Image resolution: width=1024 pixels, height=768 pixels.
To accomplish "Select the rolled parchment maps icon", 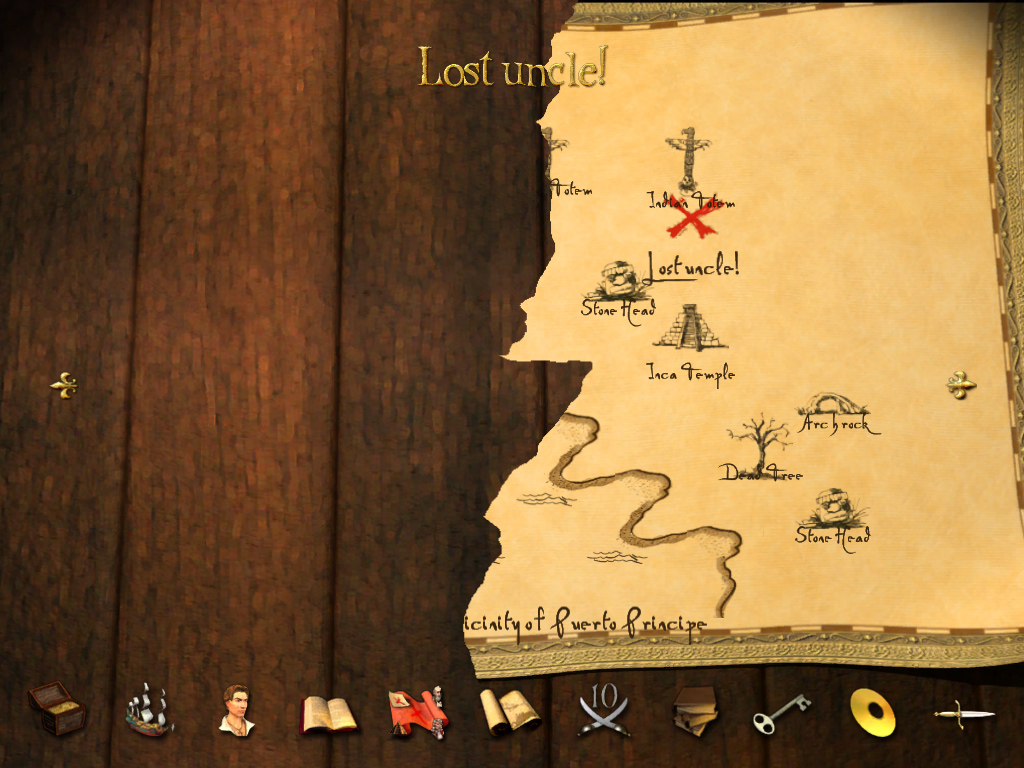I will [x=509, y=712].
